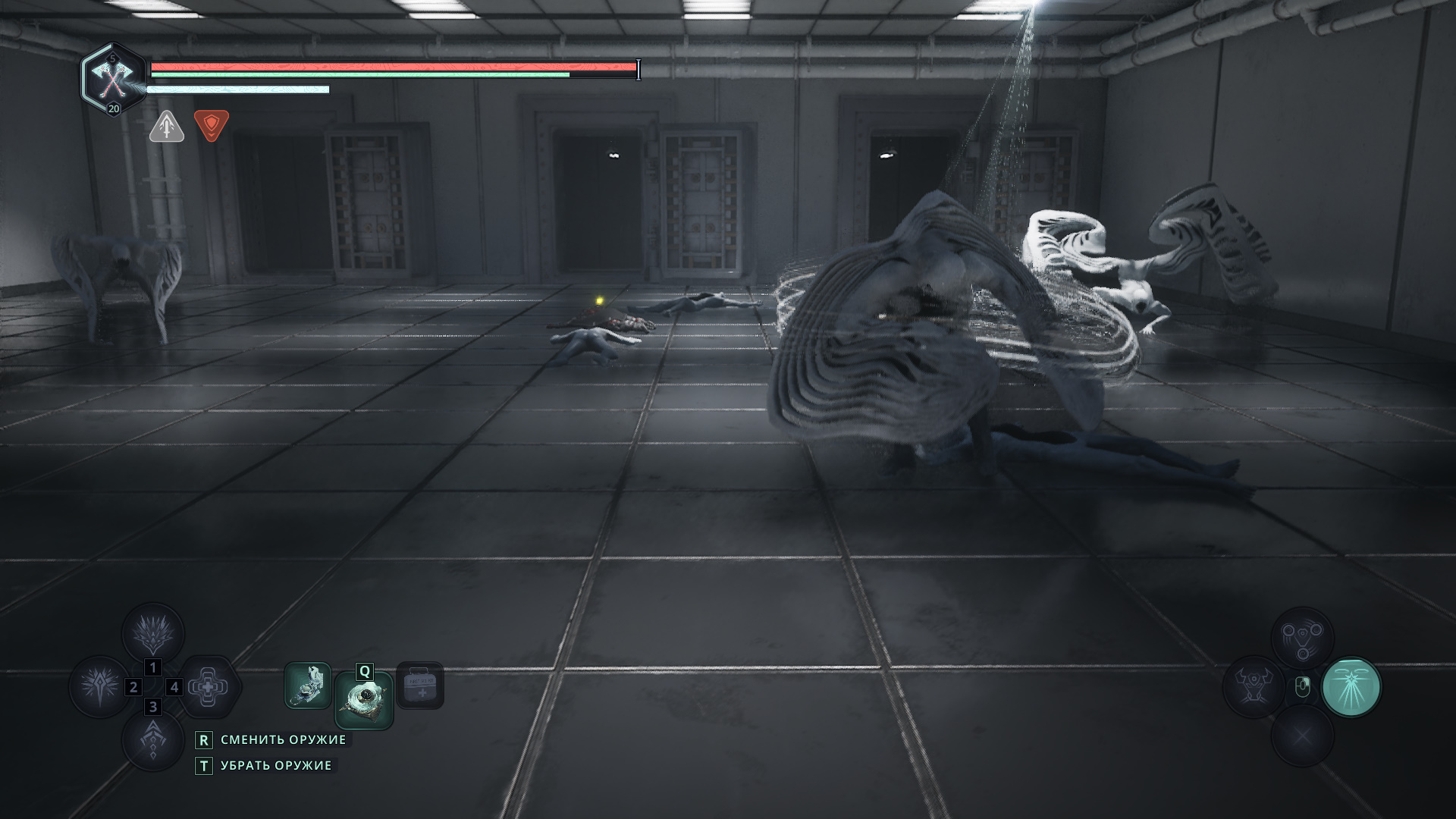
Task: Select the compass item slot
Action: 308,686
